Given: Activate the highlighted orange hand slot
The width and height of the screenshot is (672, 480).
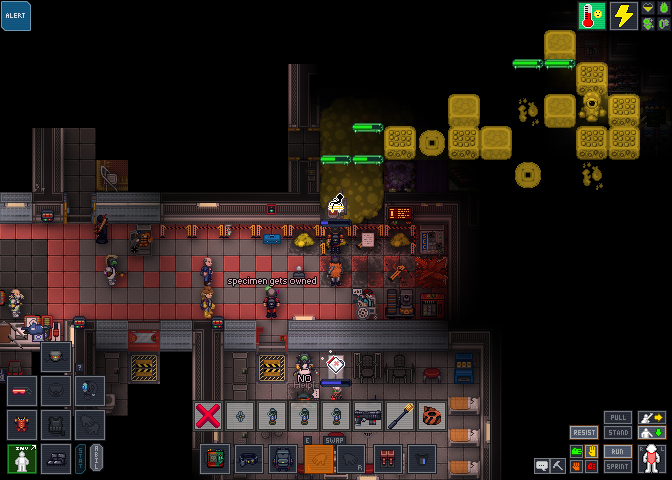Looking at the screenshot, I should [x=319, y=459].
